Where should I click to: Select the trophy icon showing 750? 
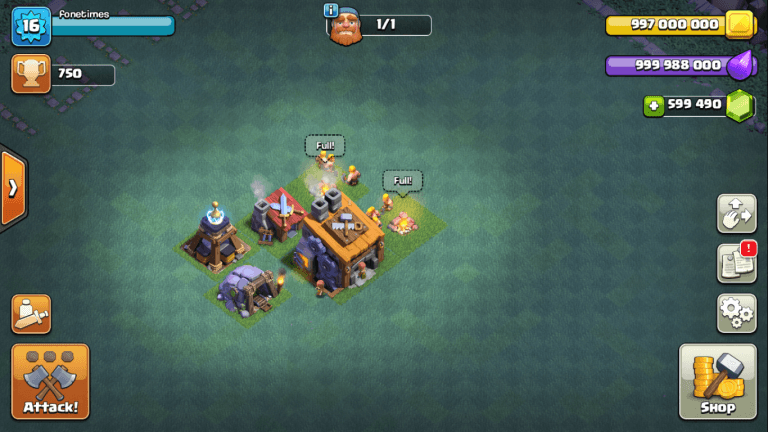tap(30, 75)
